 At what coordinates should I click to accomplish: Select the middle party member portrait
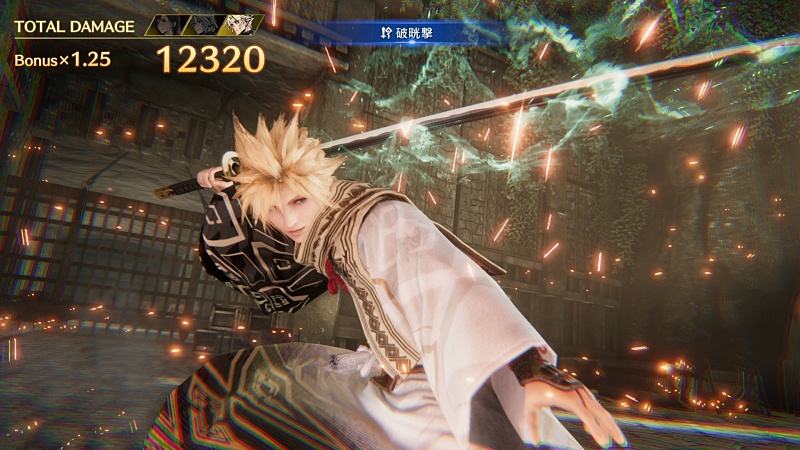(x=203, y=25)
